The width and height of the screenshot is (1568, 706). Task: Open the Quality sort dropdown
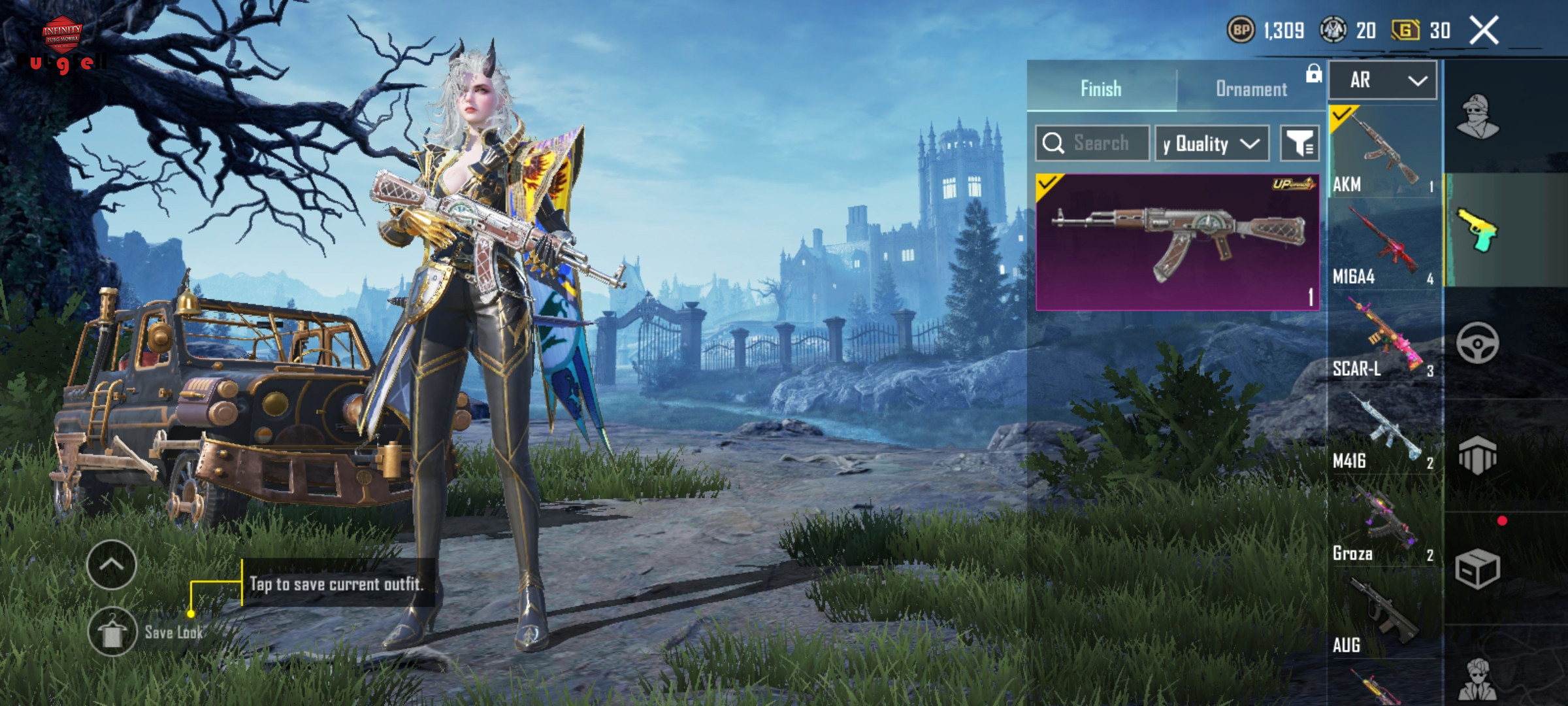pyautogui.click(x=1211, y=143)
